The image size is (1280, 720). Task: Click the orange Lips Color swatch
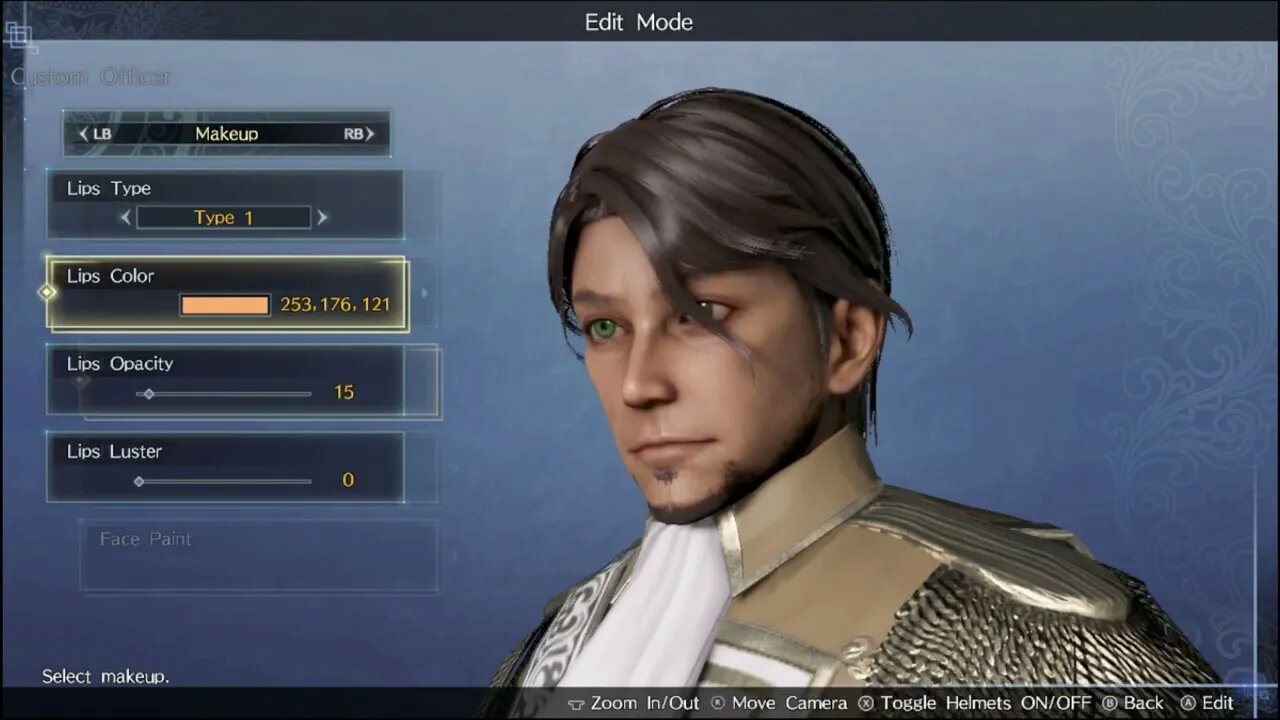point(224,305)
